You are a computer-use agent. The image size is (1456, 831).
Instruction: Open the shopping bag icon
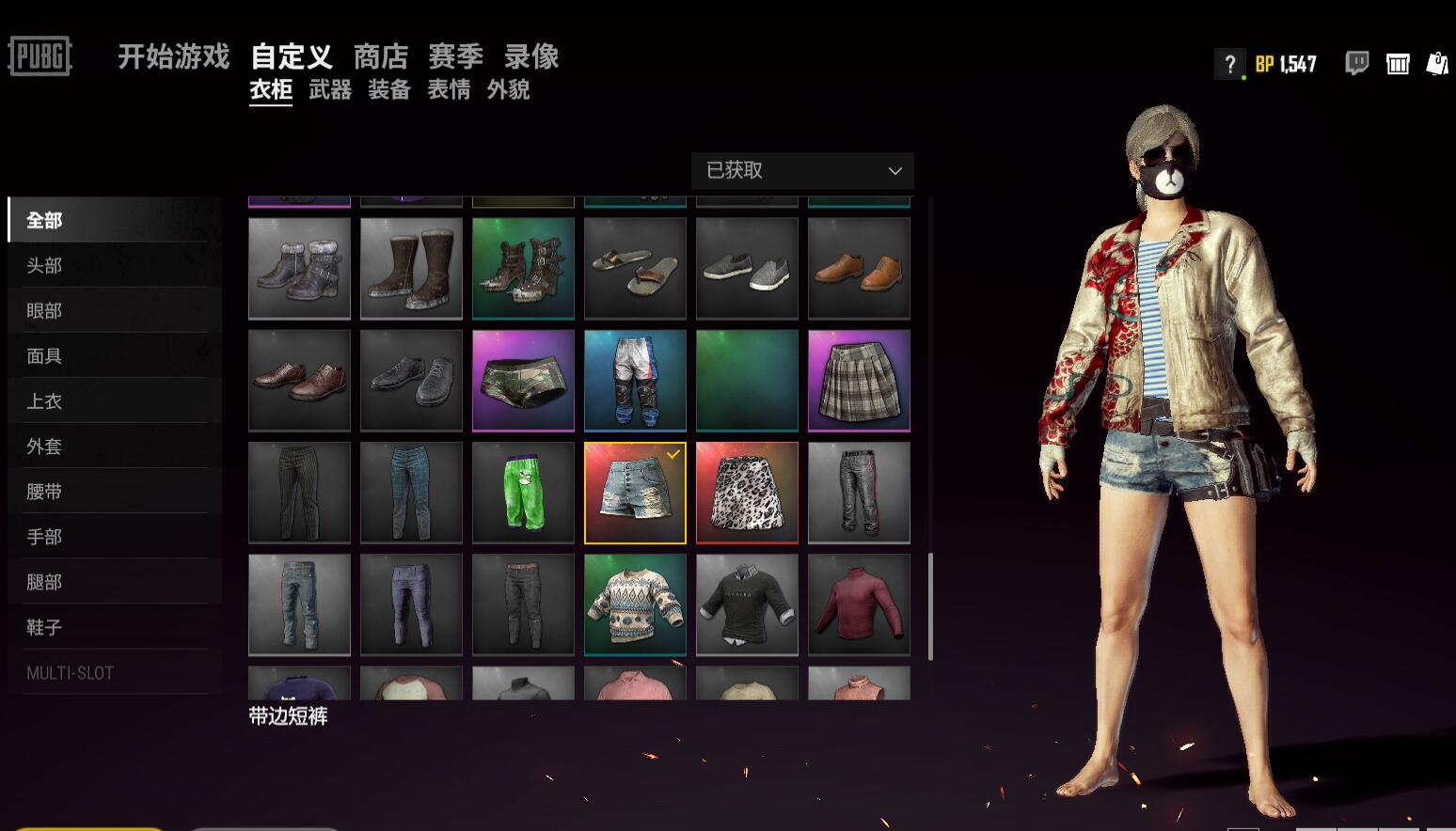coord(1437,63)
